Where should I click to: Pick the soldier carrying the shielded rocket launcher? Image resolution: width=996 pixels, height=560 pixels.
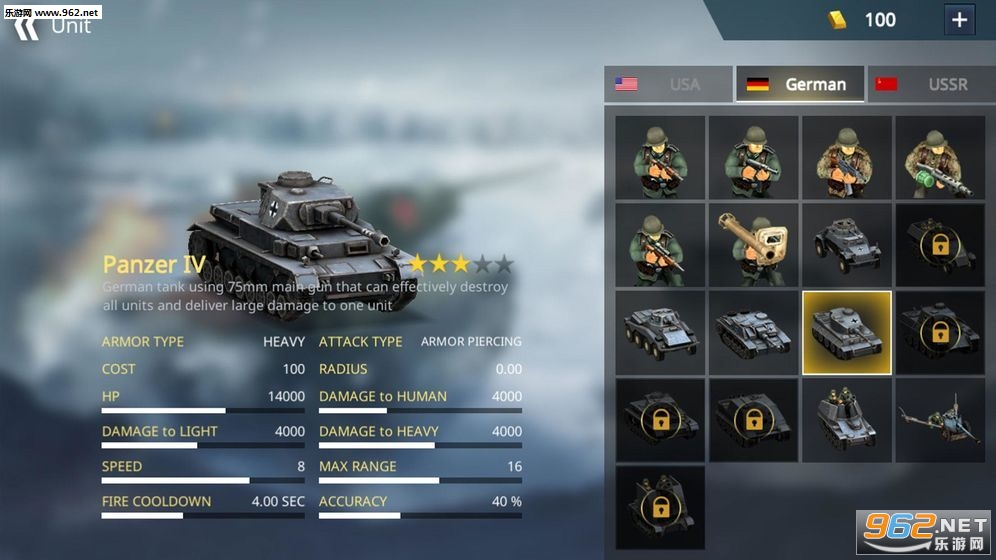coord(753,245)
